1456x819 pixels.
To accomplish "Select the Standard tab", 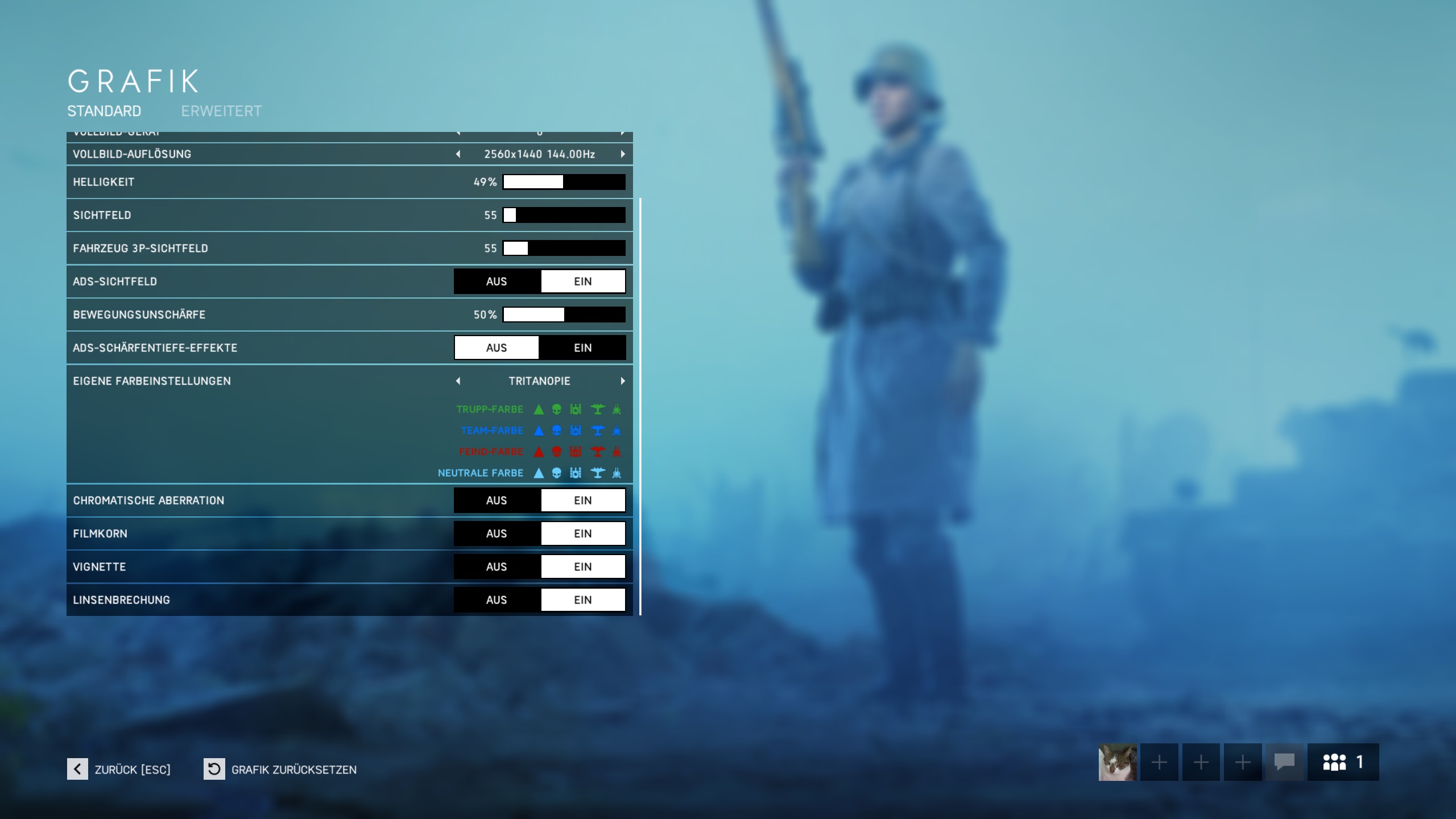I will coord(104,110).
